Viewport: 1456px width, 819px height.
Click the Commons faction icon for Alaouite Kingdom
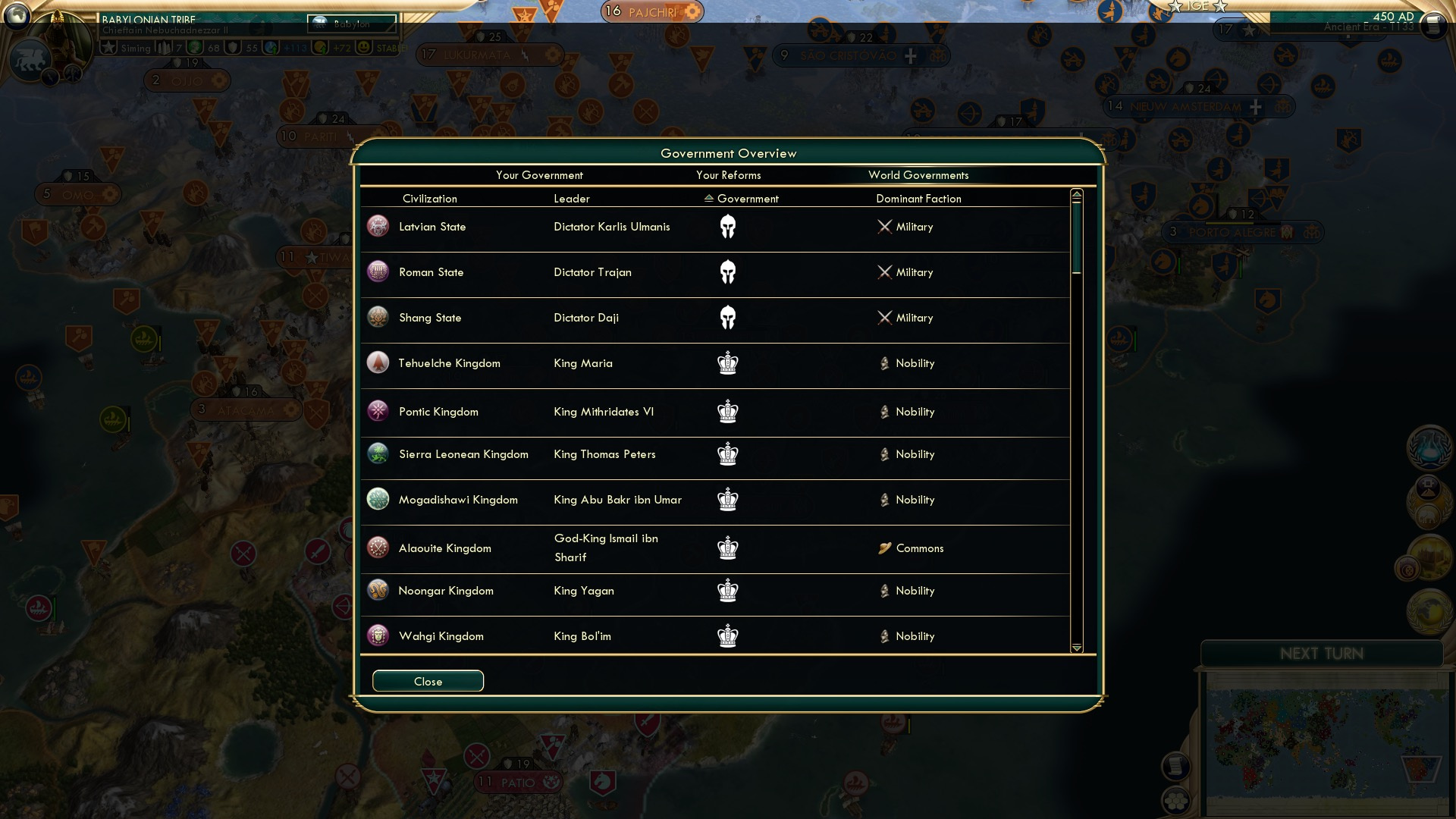pos(886,548)
